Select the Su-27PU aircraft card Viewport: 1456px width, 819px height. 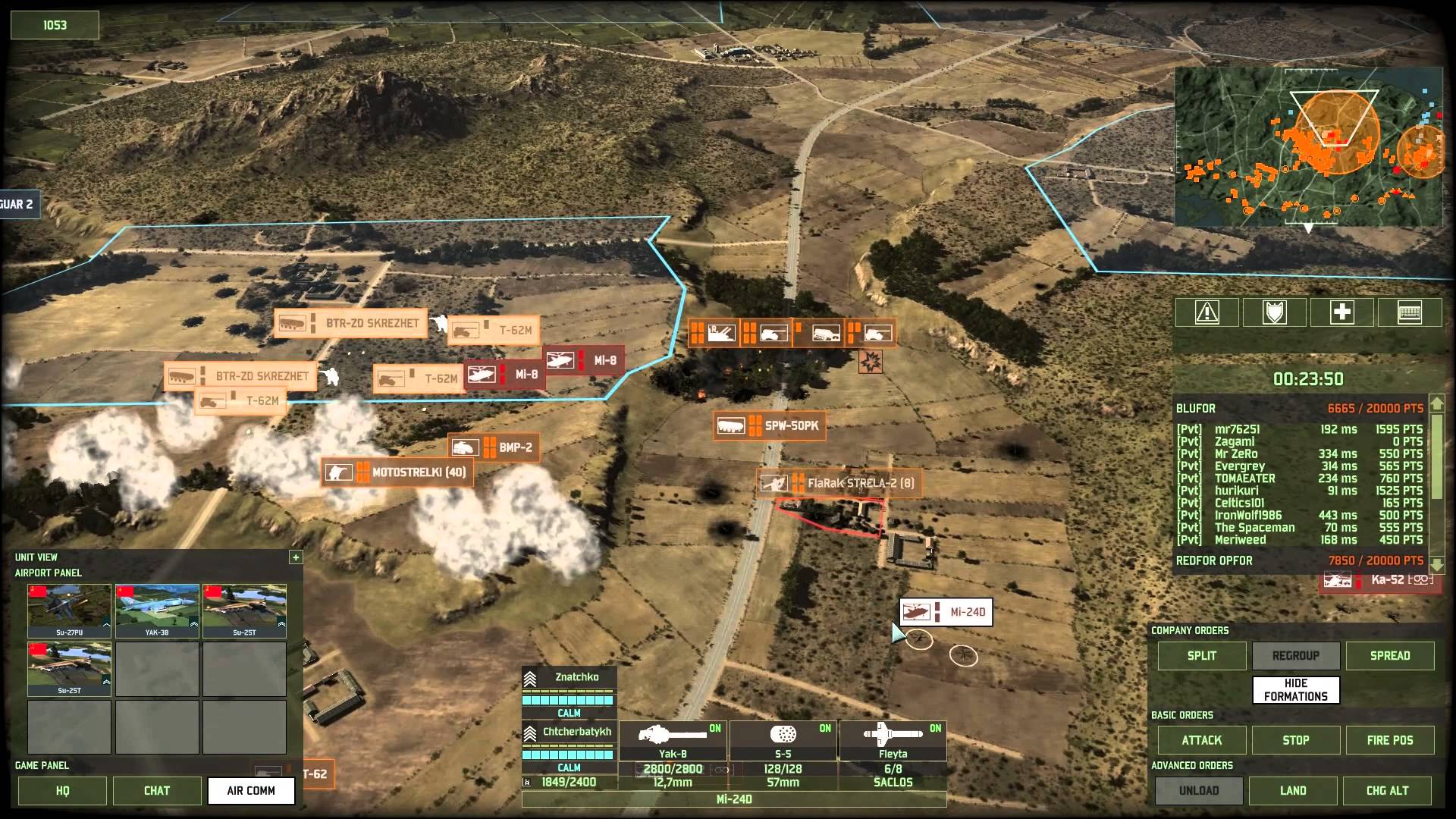69,610
